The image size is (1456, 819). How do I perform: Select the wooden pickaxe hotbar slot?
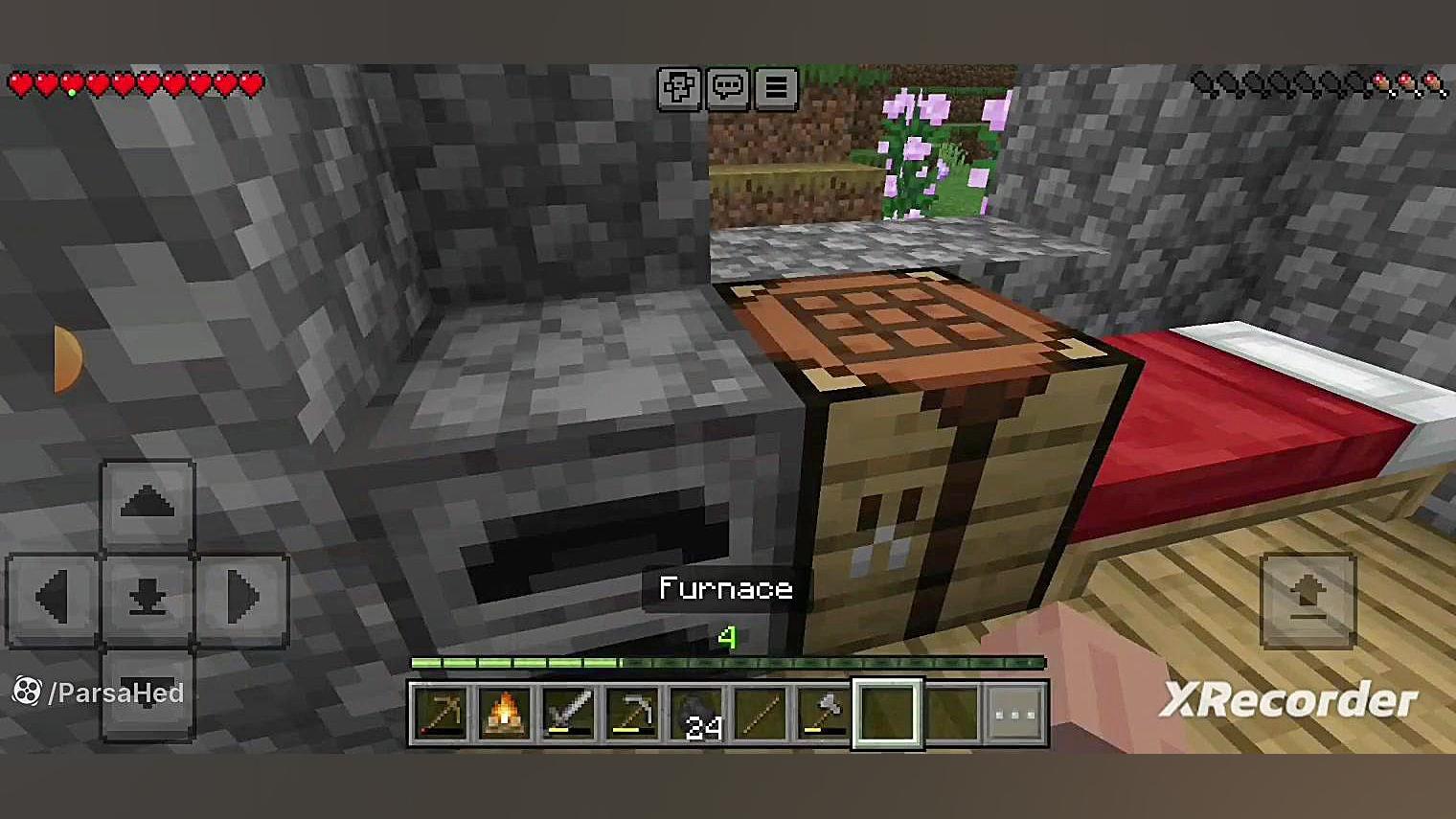coord(441,713)
